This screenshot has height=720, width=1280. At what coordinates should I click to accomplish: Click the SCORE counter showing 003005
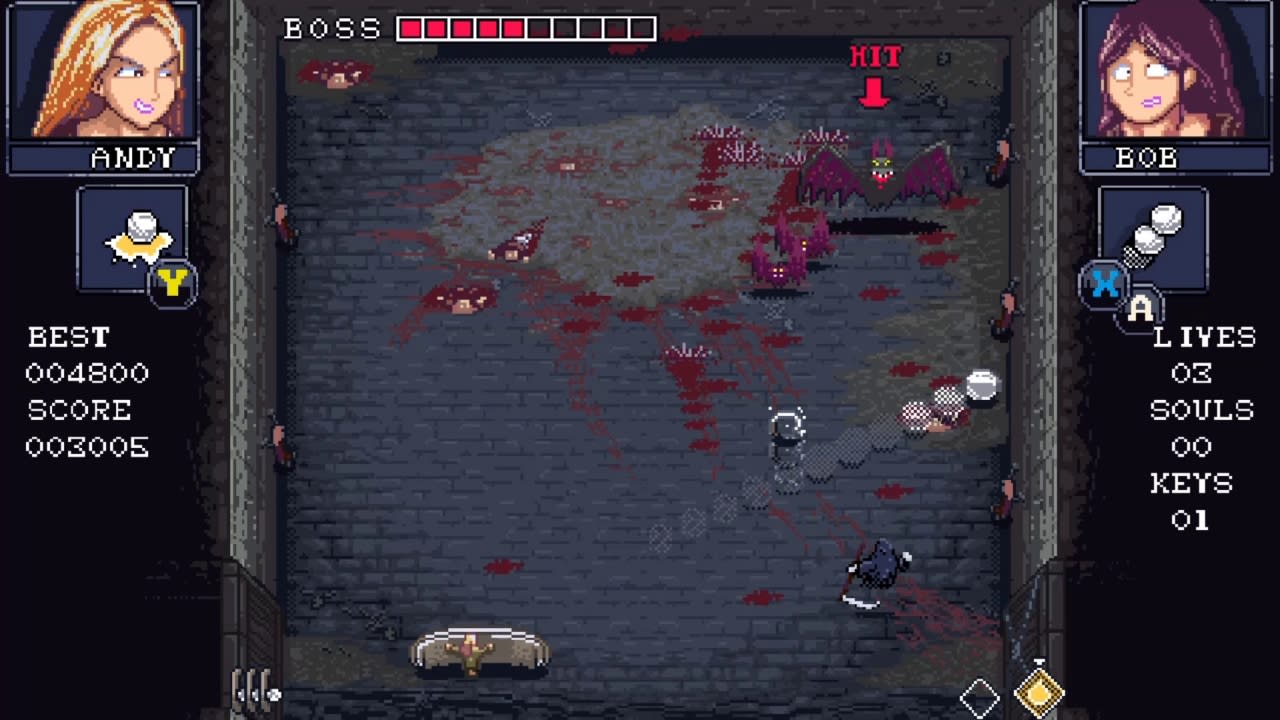[86, 447]
